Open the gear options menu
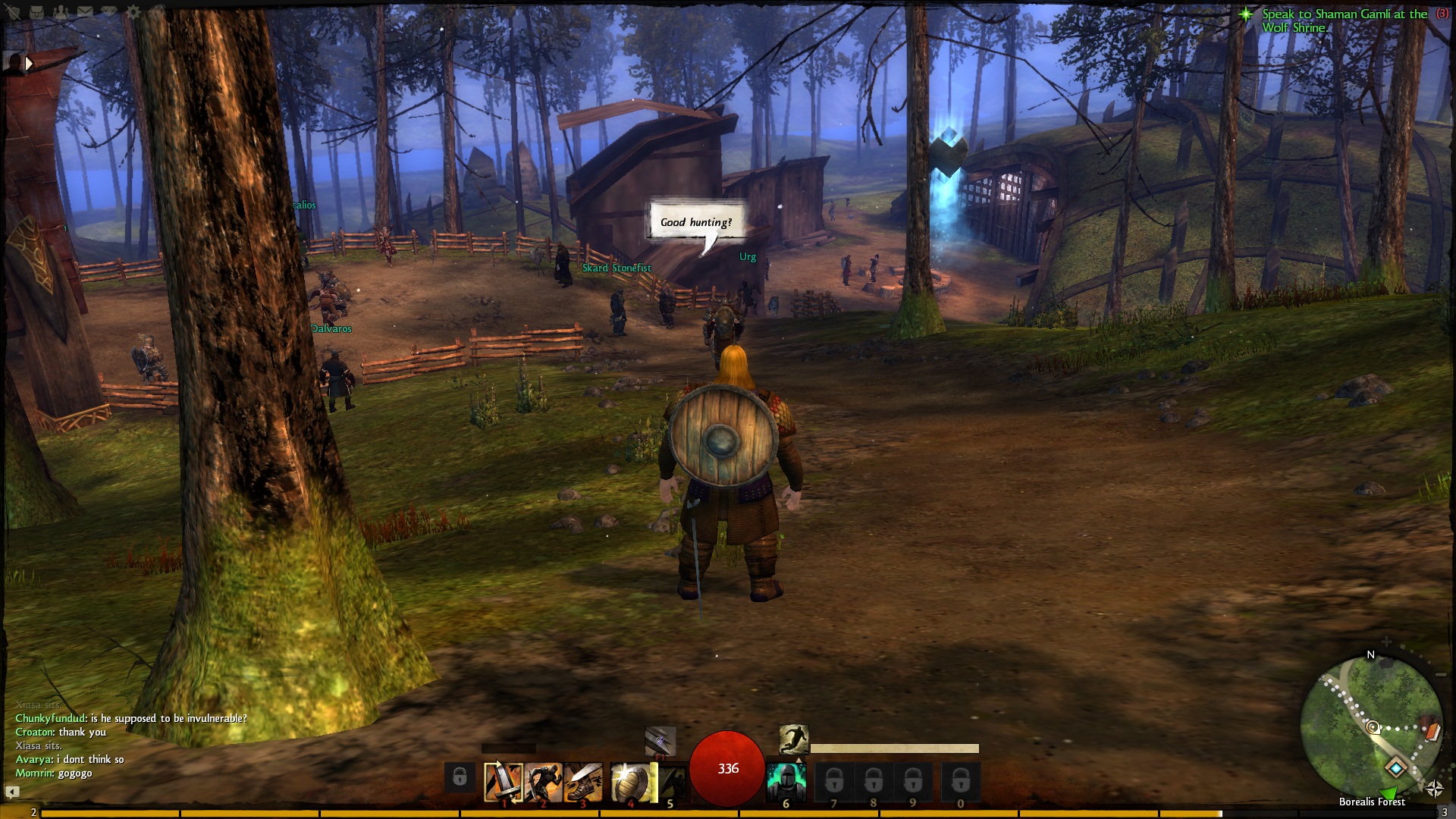Screen dimensions: 1456x819 click(133, 12)
